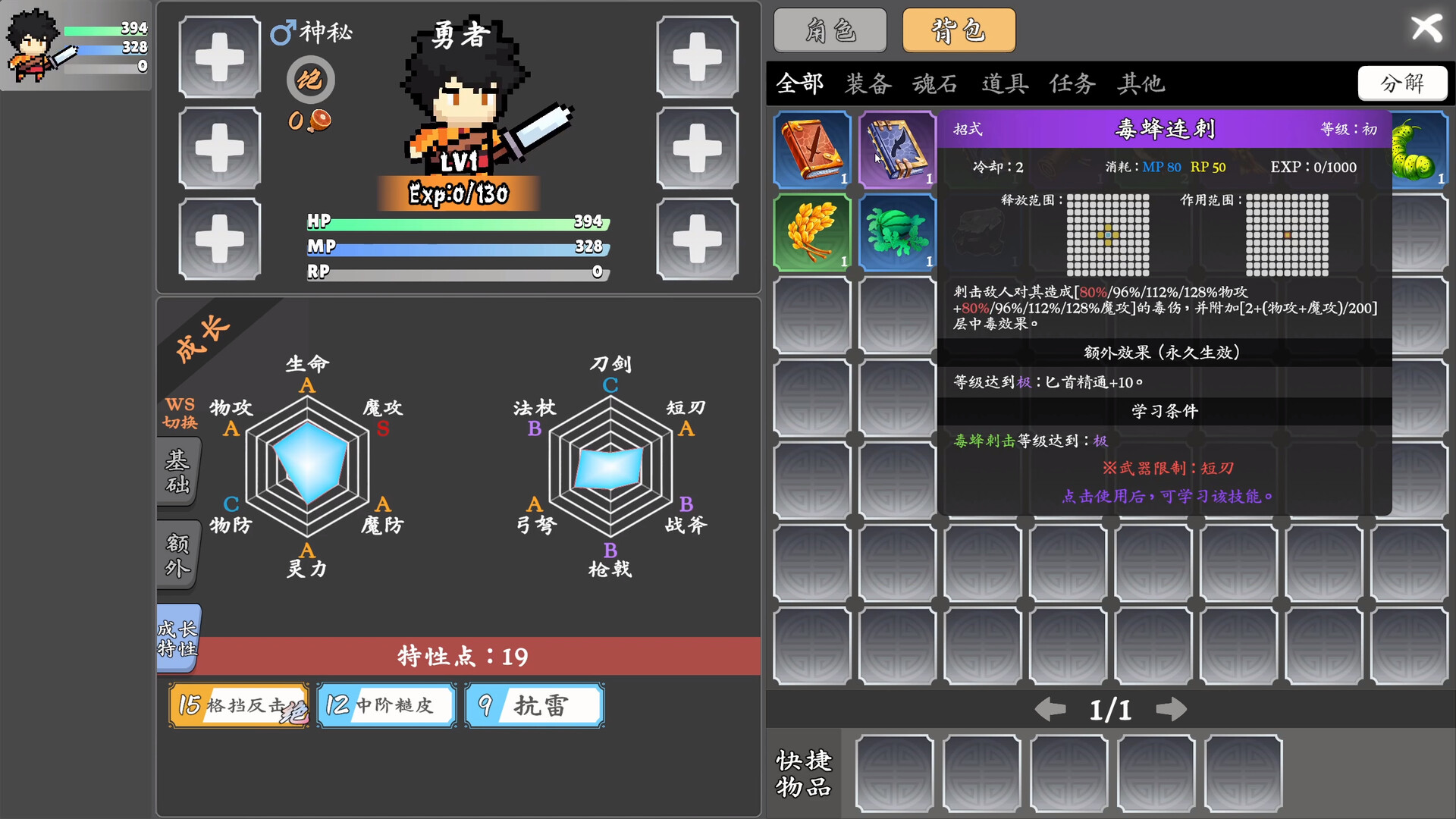The image size is (1456, 819).
Task: Expand the 额外 side panel
Action: [x=177, y=555]
